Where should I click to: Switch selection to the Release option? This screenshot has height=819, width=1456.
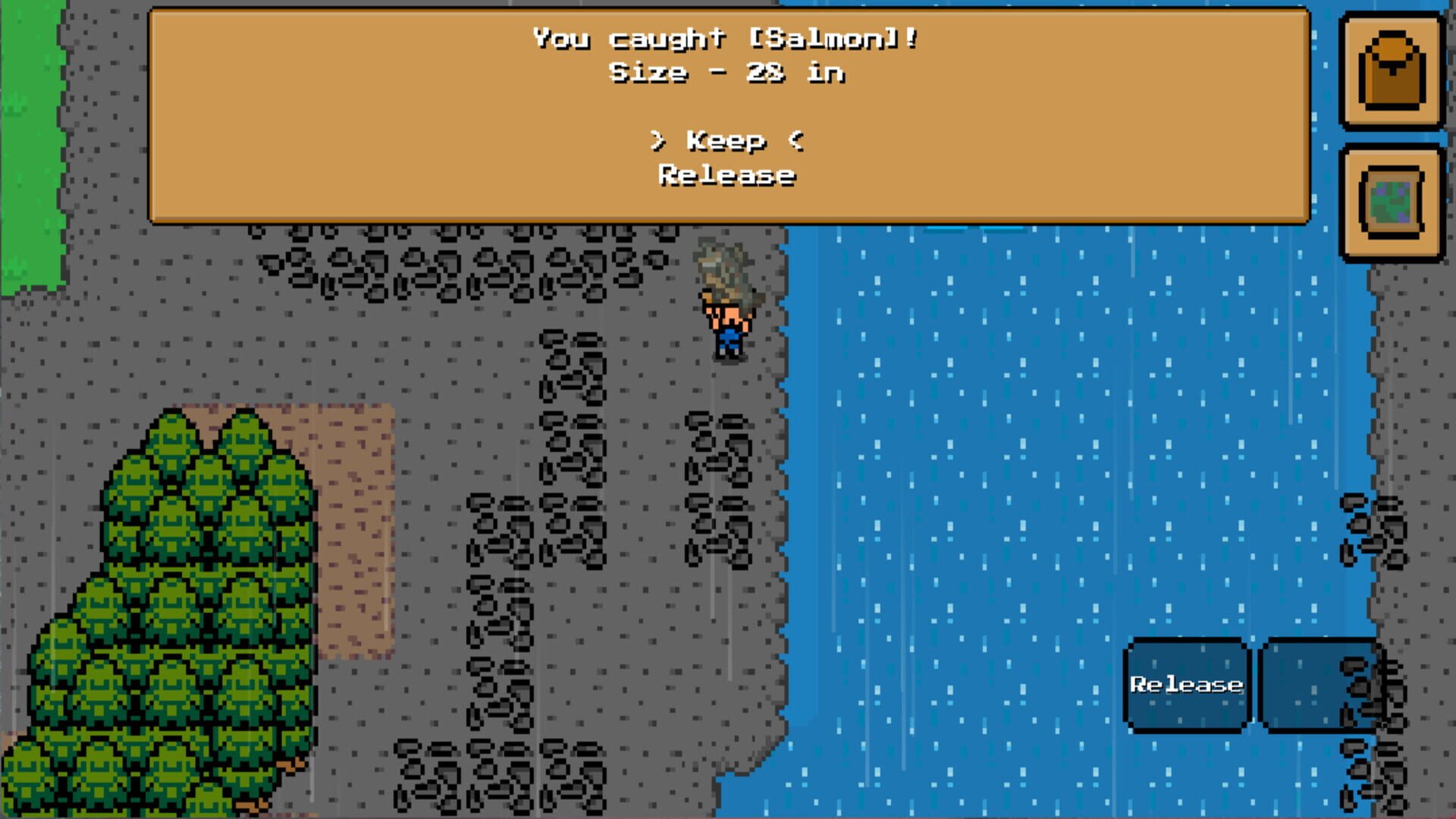click(x=726, y=175)
